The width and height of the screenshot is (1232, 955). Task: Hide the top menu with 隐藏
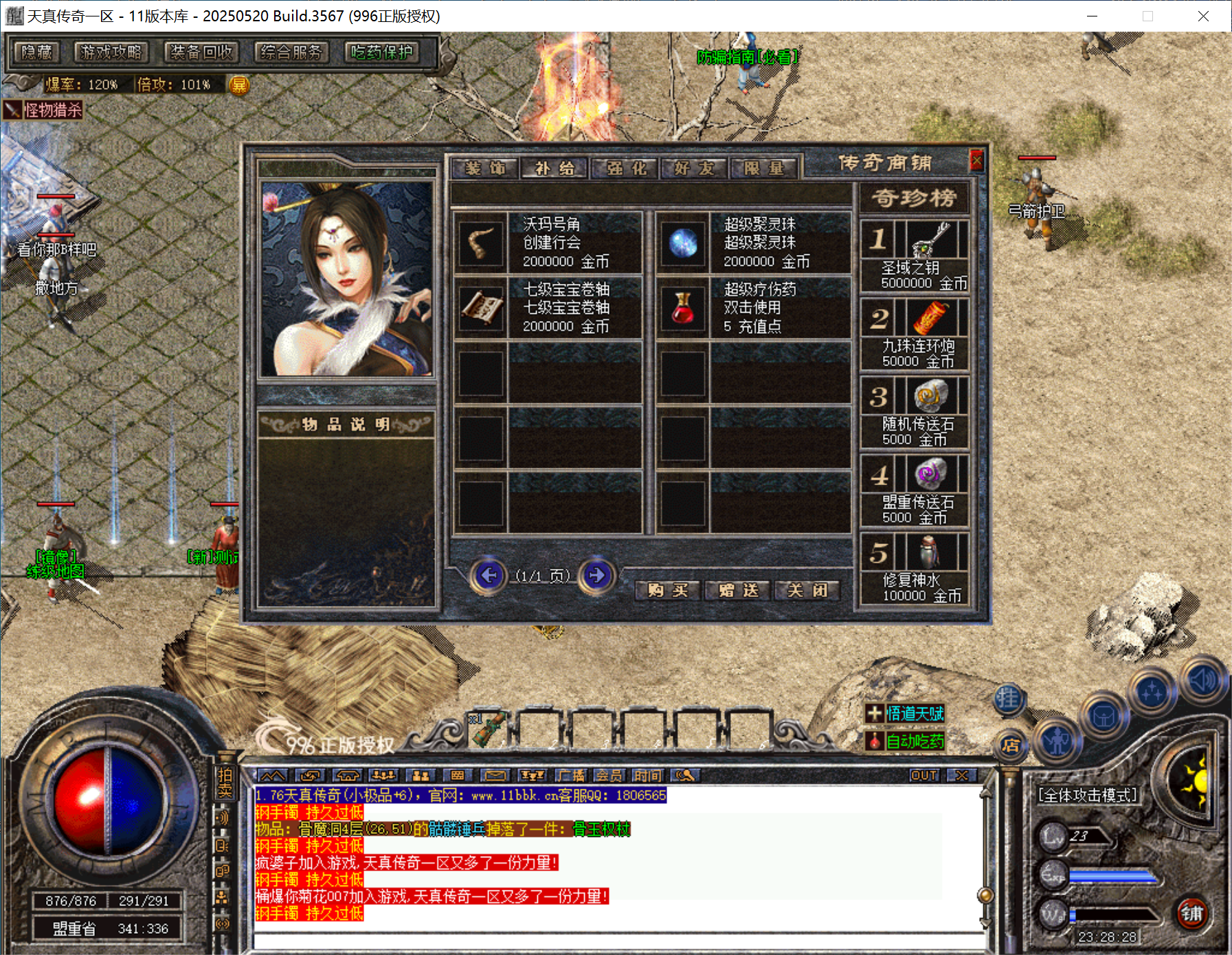click(36, 52)
